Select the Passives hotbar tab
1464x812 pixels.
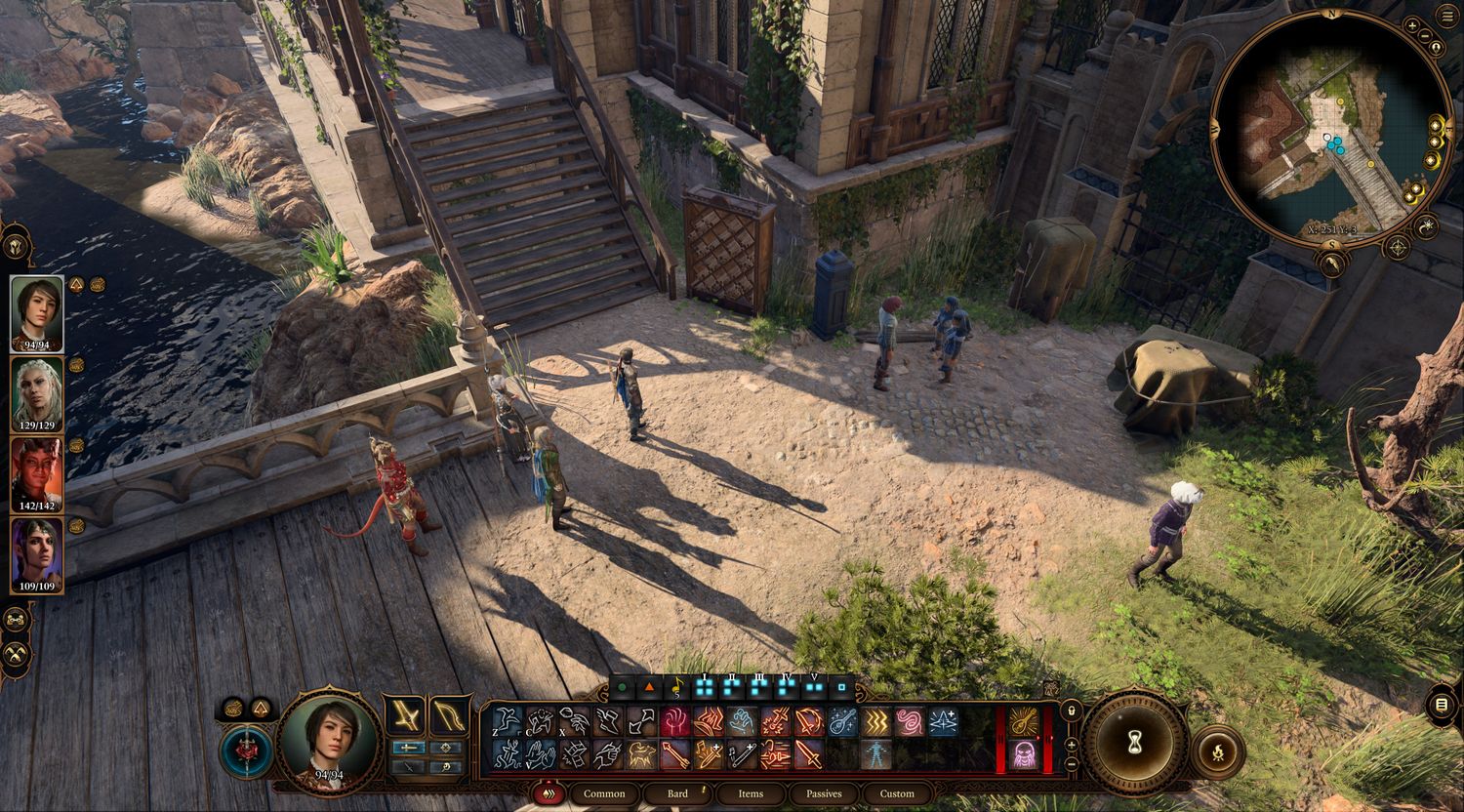pos(824,793)
